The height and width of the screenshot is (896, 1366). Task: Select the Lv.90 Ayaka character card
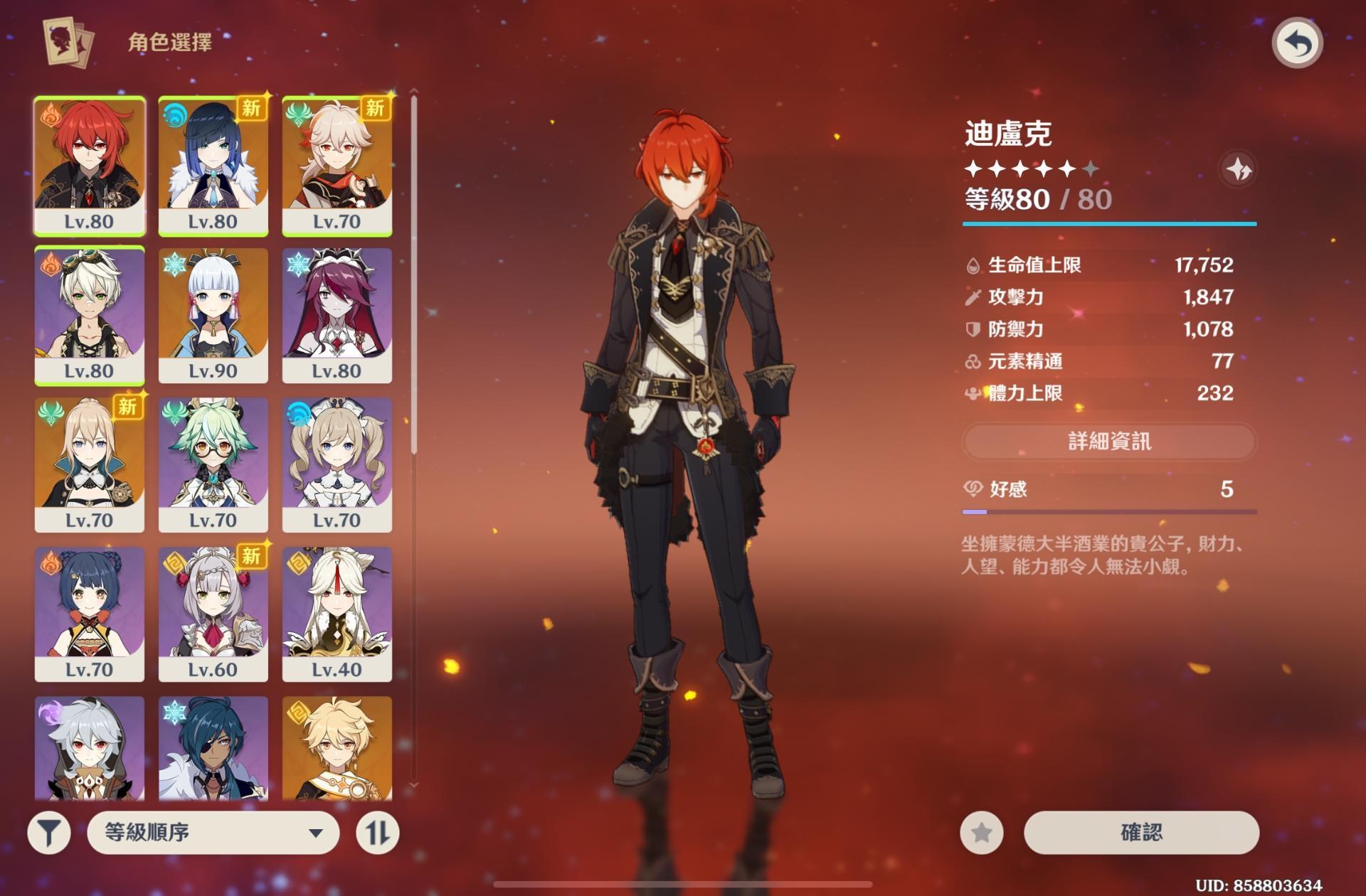click(213, 313)
